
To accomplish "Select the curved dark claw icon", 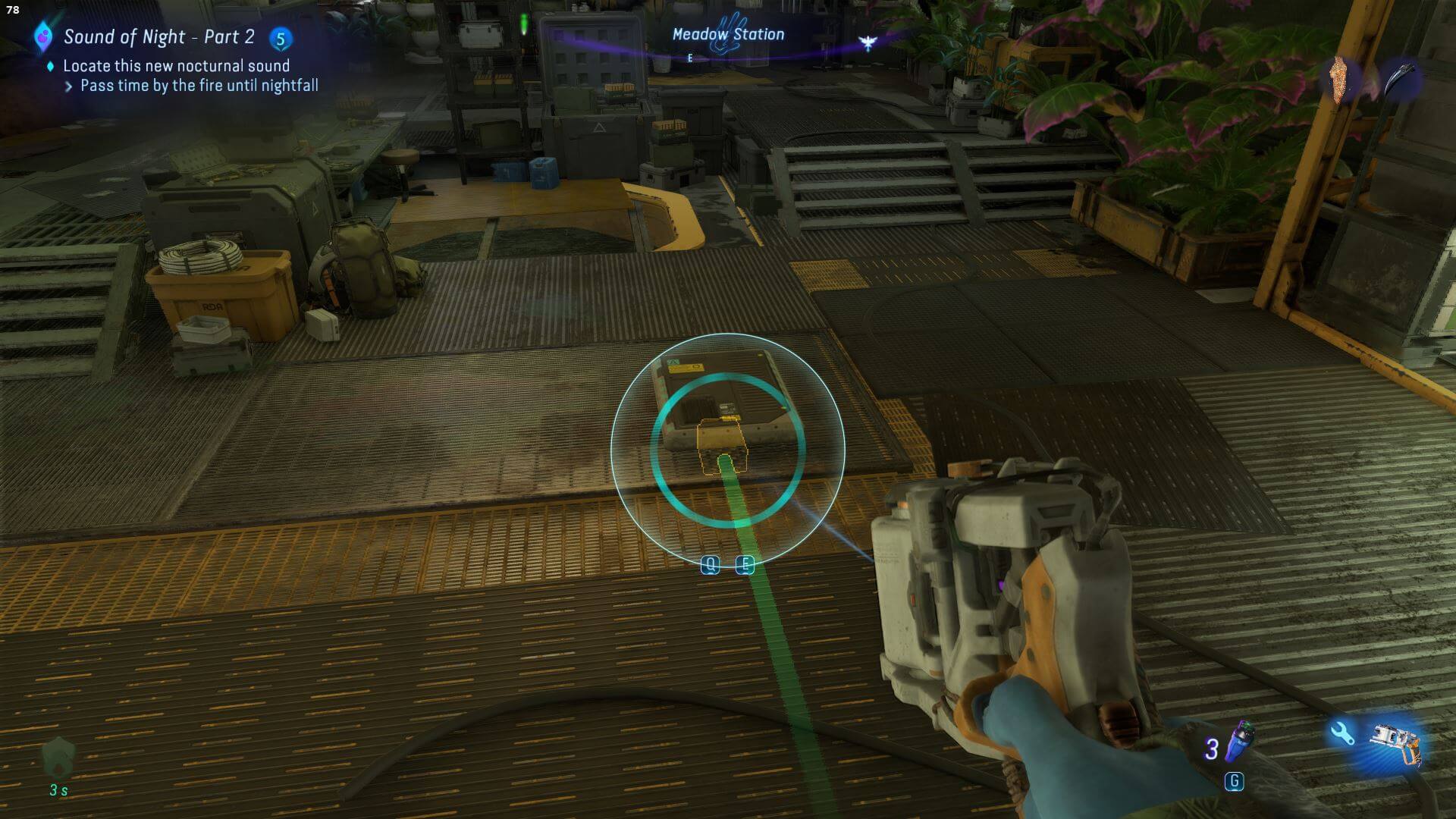I will 1400,79.
